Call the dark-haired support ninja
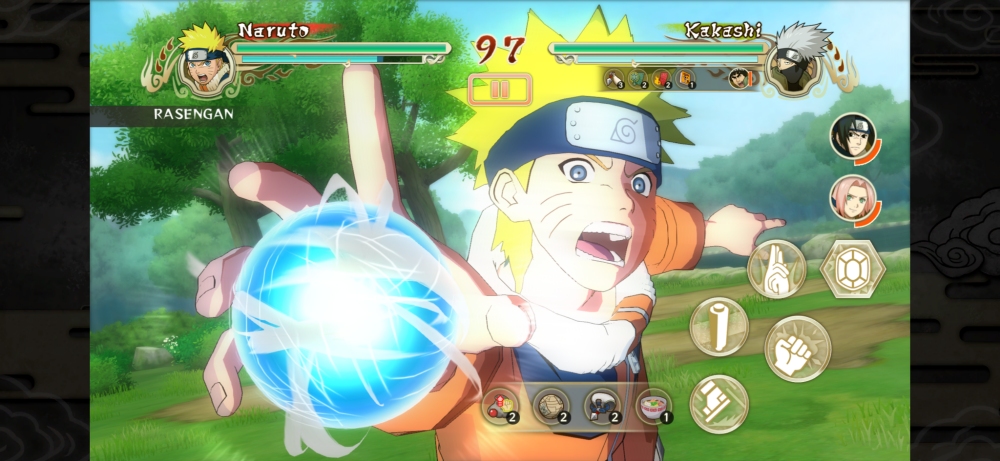Screen dimensions: 1000x461 tap(852, 136)
